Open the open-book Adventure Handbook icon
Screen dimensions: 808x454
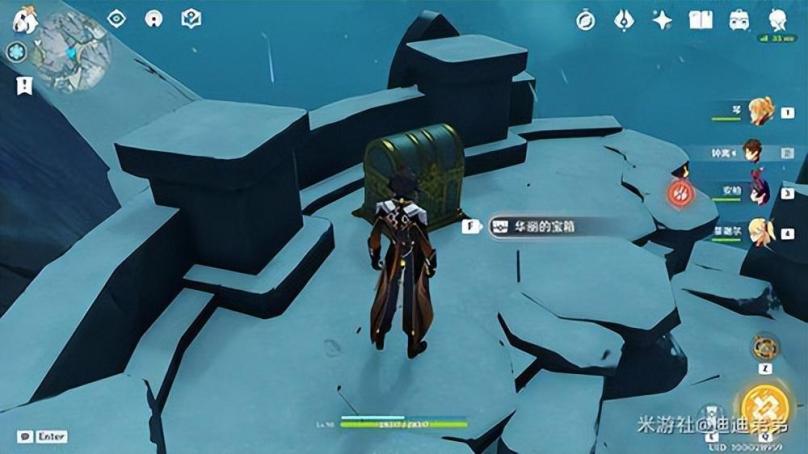coord(700,20)
